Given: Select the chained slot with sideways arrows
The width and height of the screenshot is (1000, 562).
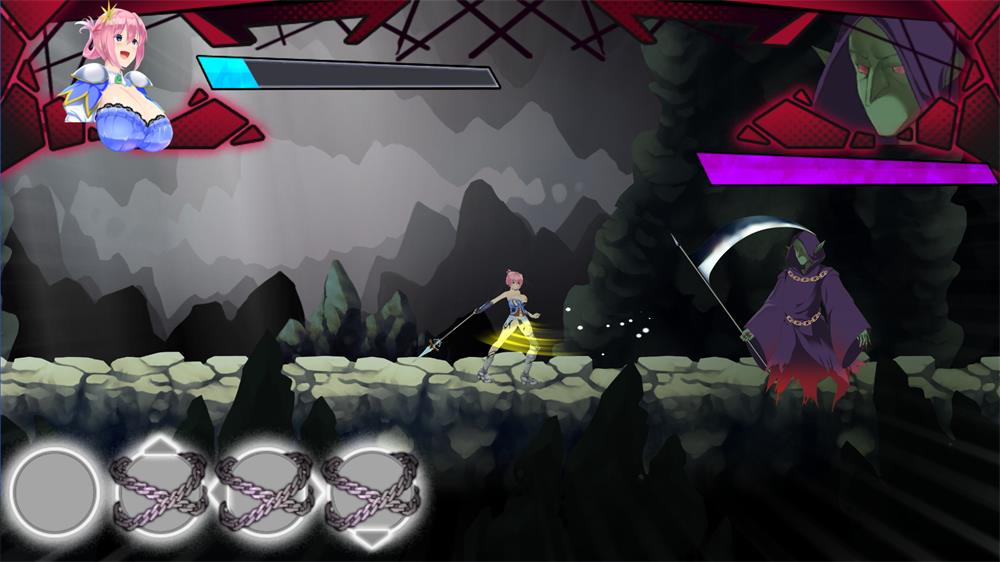Looking at the screenshot, I should click(x=266, y=492).
